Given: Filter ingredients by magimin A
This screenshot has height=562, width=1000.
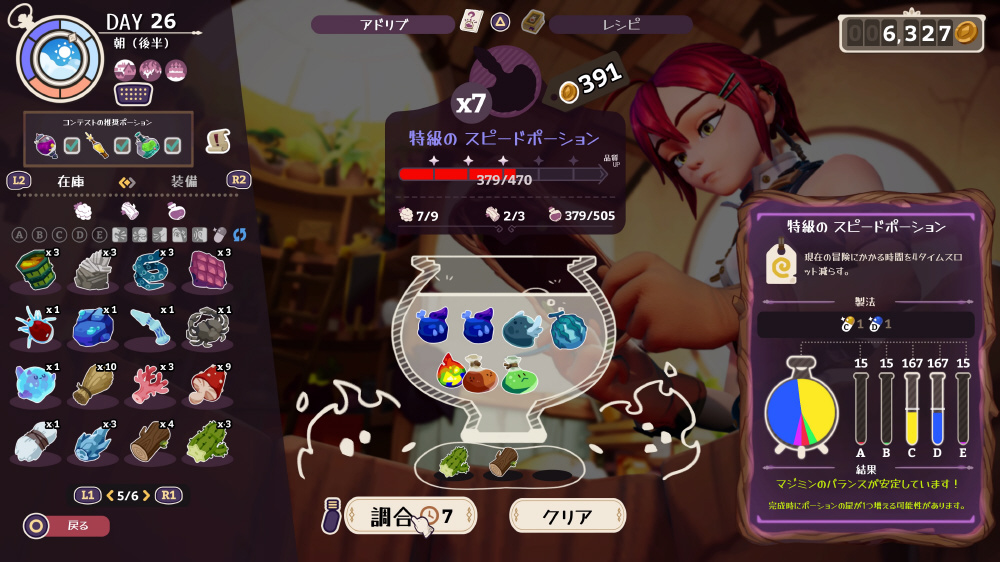Looking at the screenshot, I should coord(19,235).
